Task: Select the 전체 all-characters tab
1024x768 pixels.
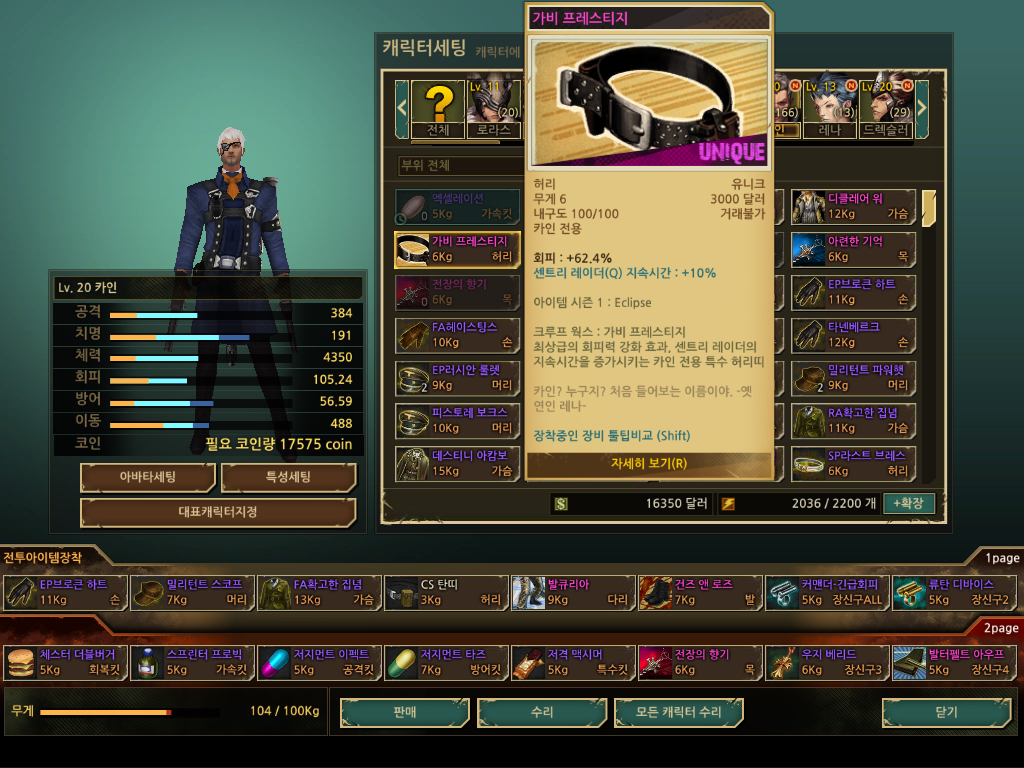Action: click(x=438, y=109)
